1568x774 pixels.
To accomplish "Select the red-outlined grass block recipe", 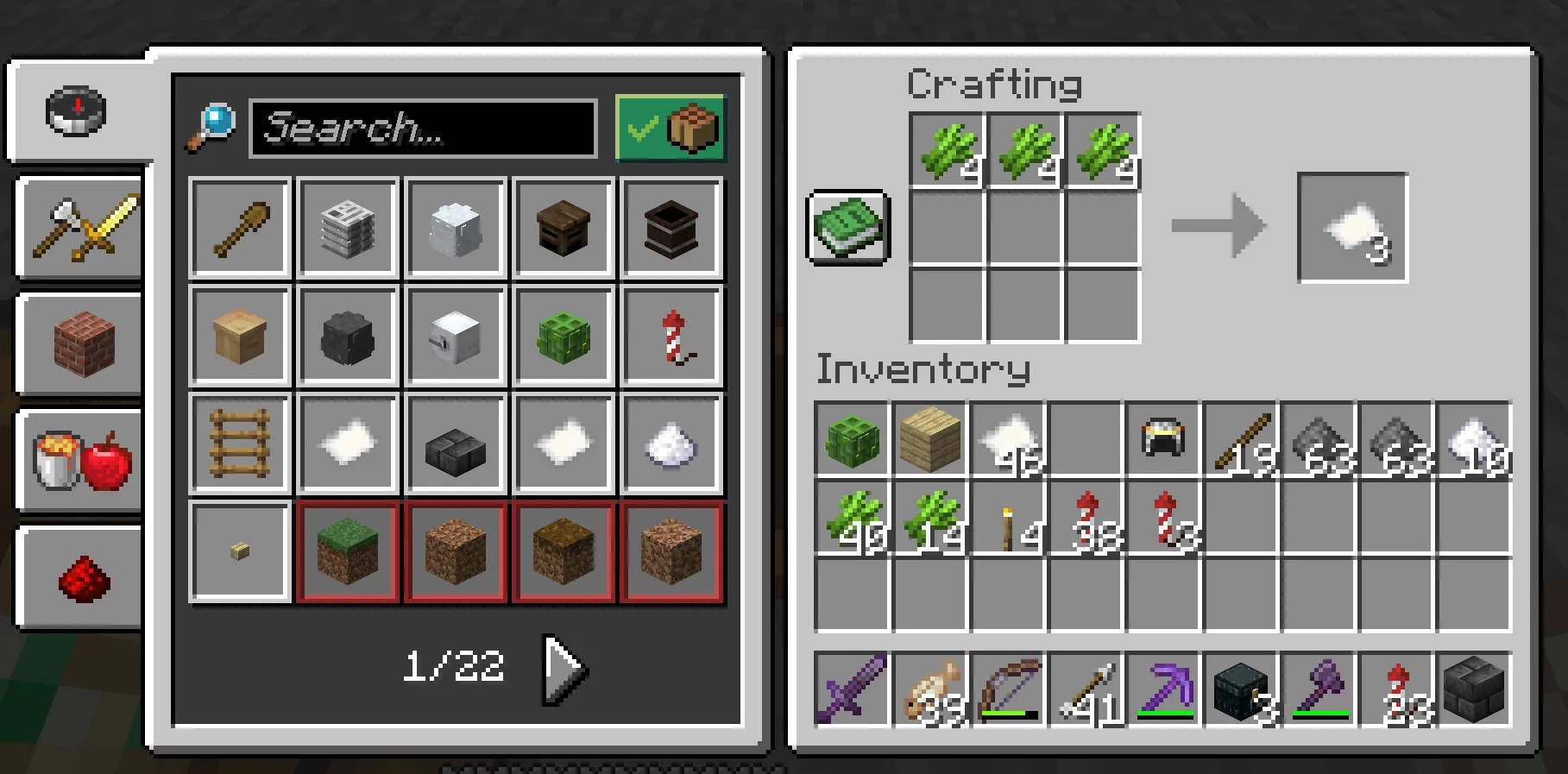I will click(x=347, y=551).
